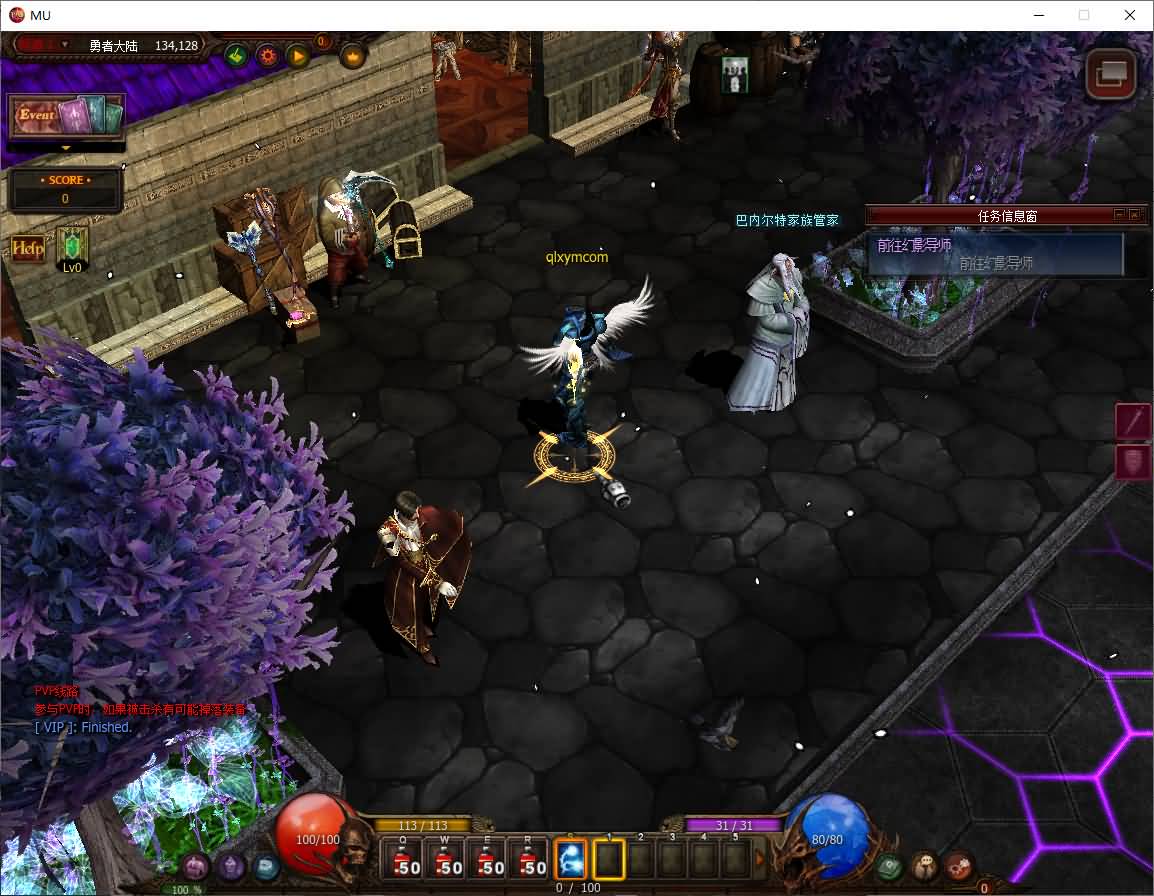
Task: Maximize the MU game window
Action: click(x=1084, y=15)
